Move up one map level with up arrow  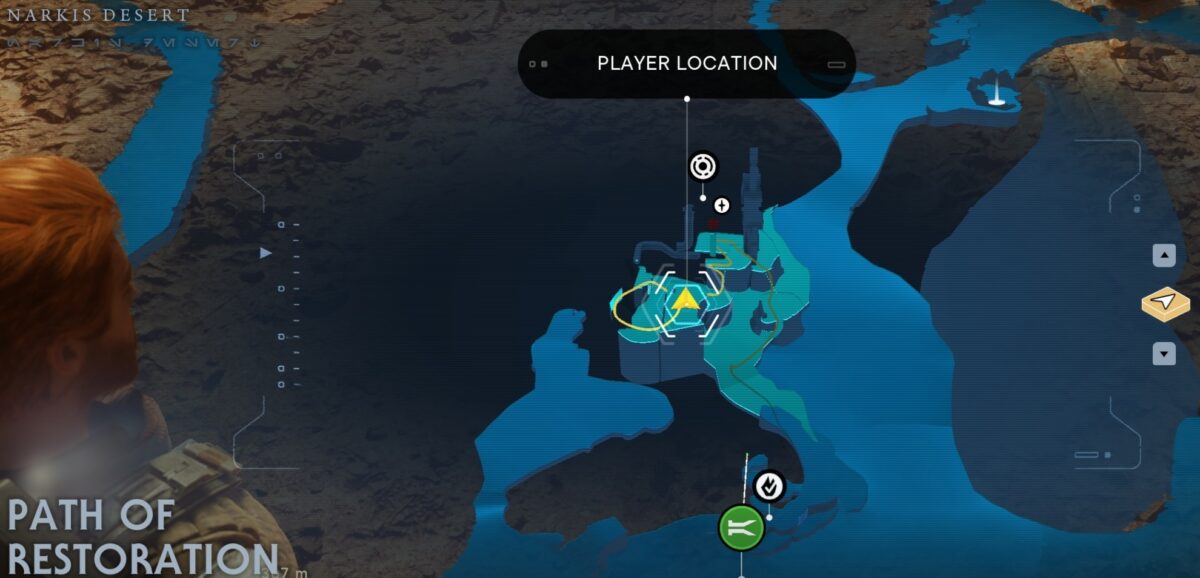click(1164, 256)
